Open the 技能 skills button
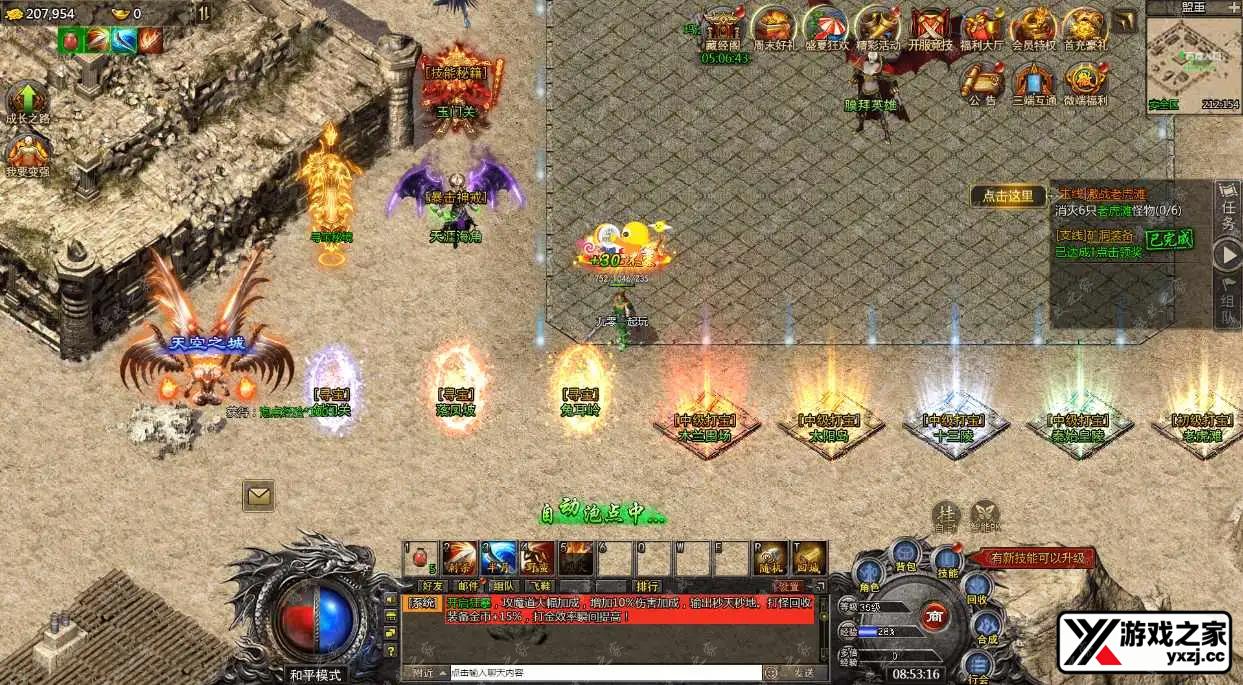The height and width of the screenshot is (685, 1243). (x=947, y=562)
